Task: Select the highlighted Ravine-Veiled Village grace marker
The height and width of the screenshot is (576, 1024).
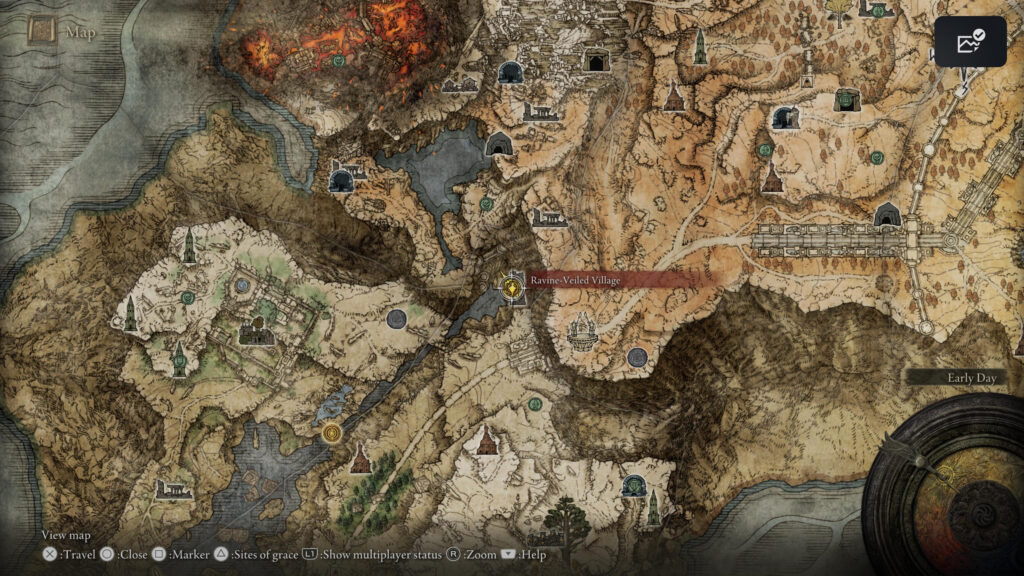Action: [512, 287]
